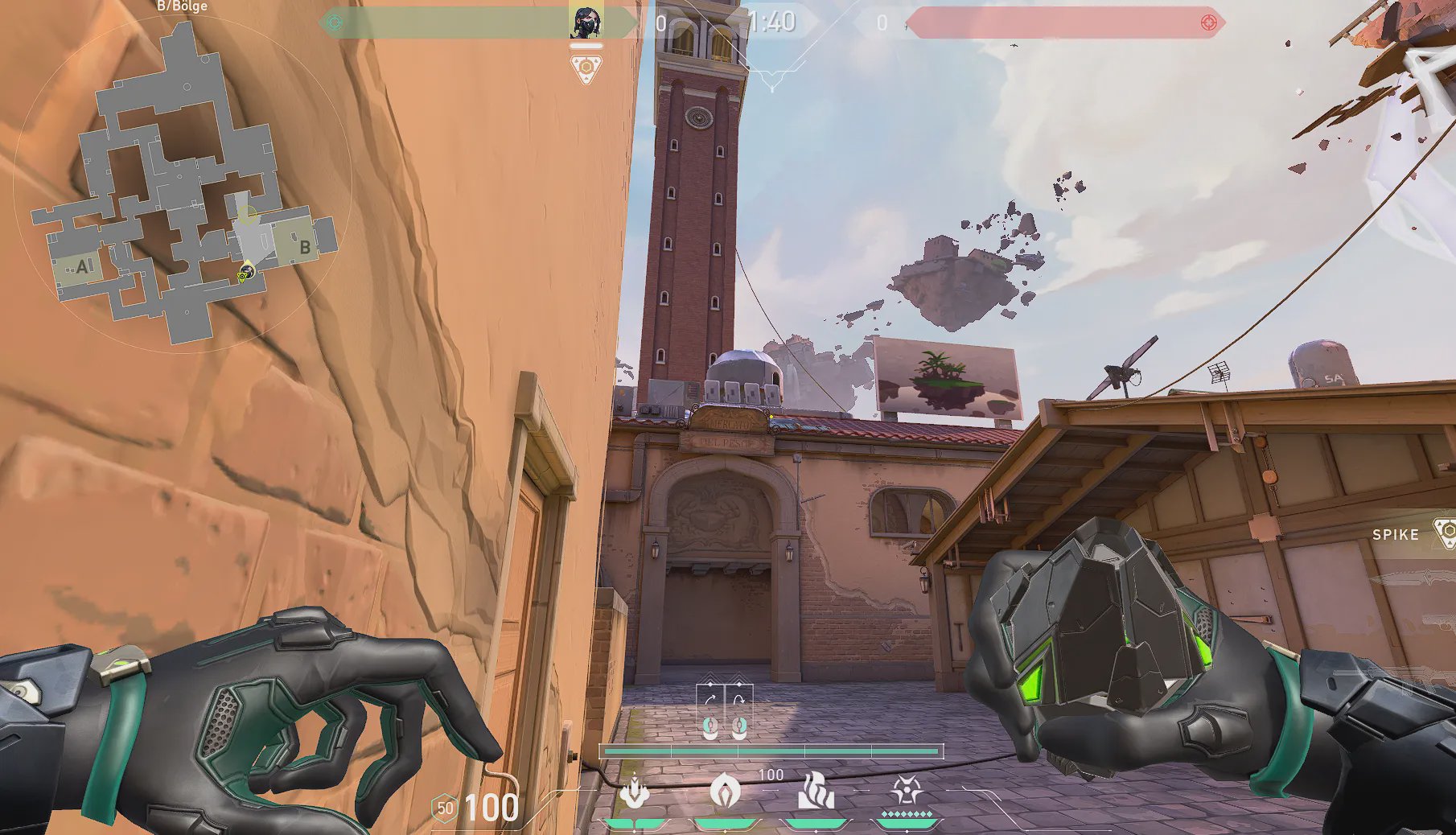Select the A site on the minimap
This screenshot has height=835, width=1456.
[x=80, y=268]
